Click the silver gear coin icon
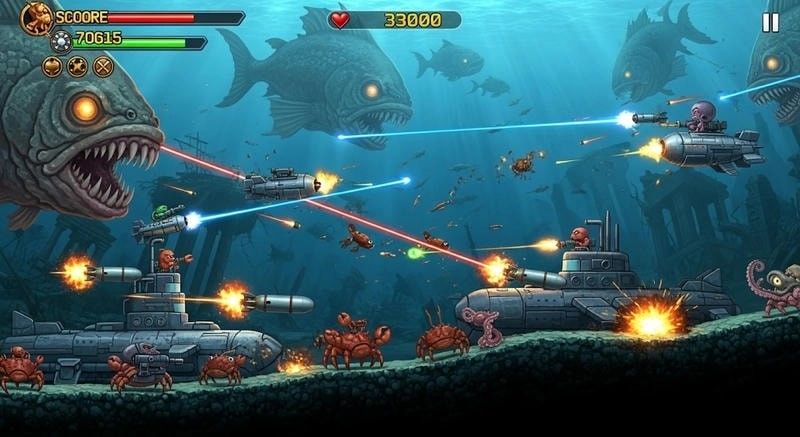800x437 pixels. point(62,40)
